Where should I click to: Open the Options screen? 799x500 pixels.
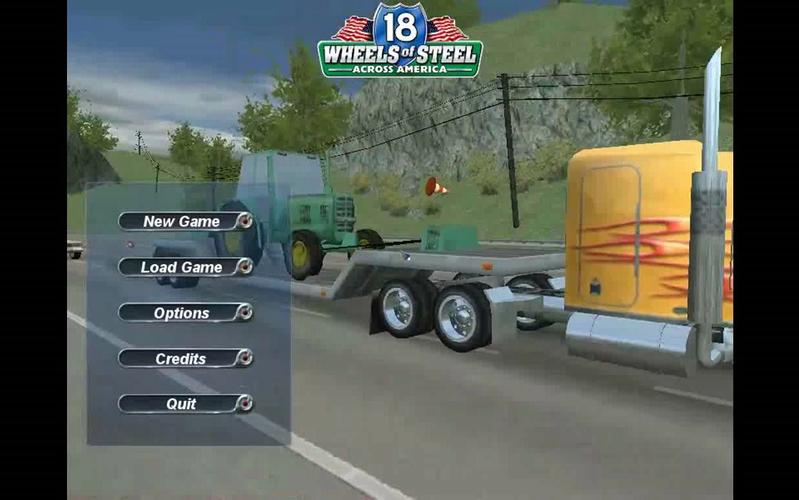[184, 313]
